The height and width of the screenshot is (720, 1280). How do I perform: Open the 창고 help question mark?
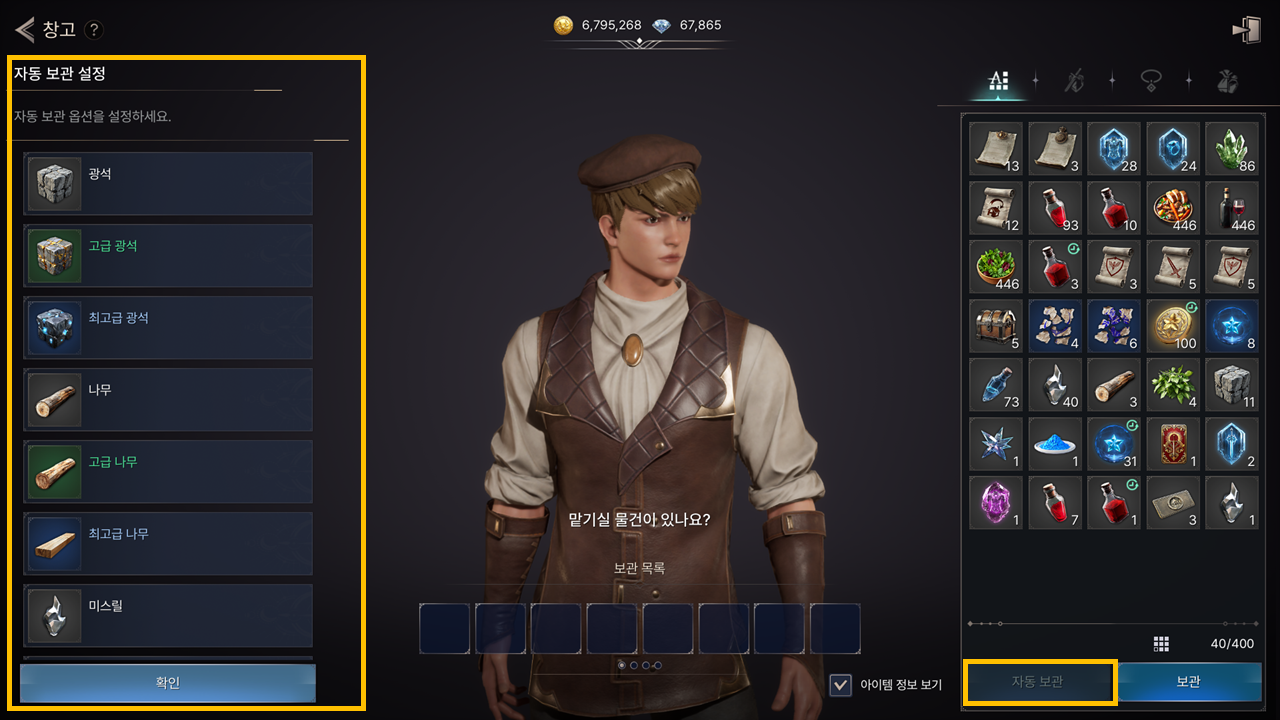click(x=94, y=30)
